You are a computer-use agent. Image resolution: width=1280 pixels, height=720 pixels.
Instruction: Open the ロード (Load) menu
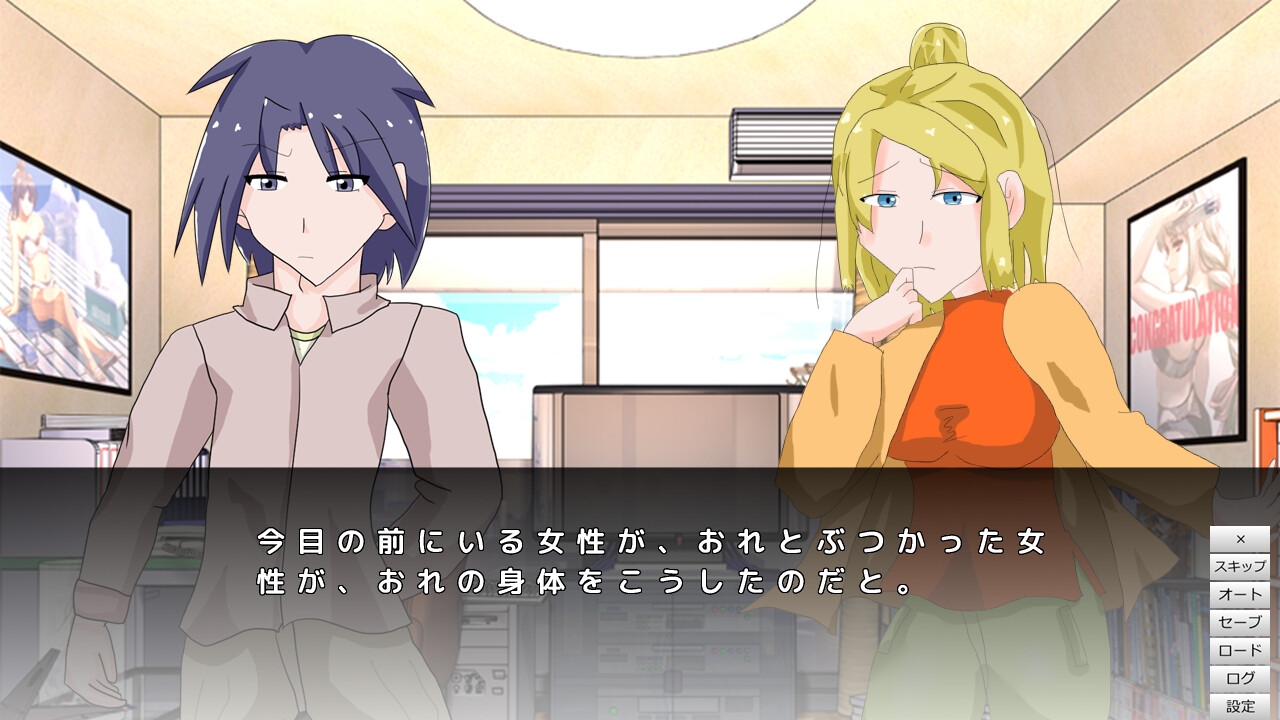coord(1240,651)
